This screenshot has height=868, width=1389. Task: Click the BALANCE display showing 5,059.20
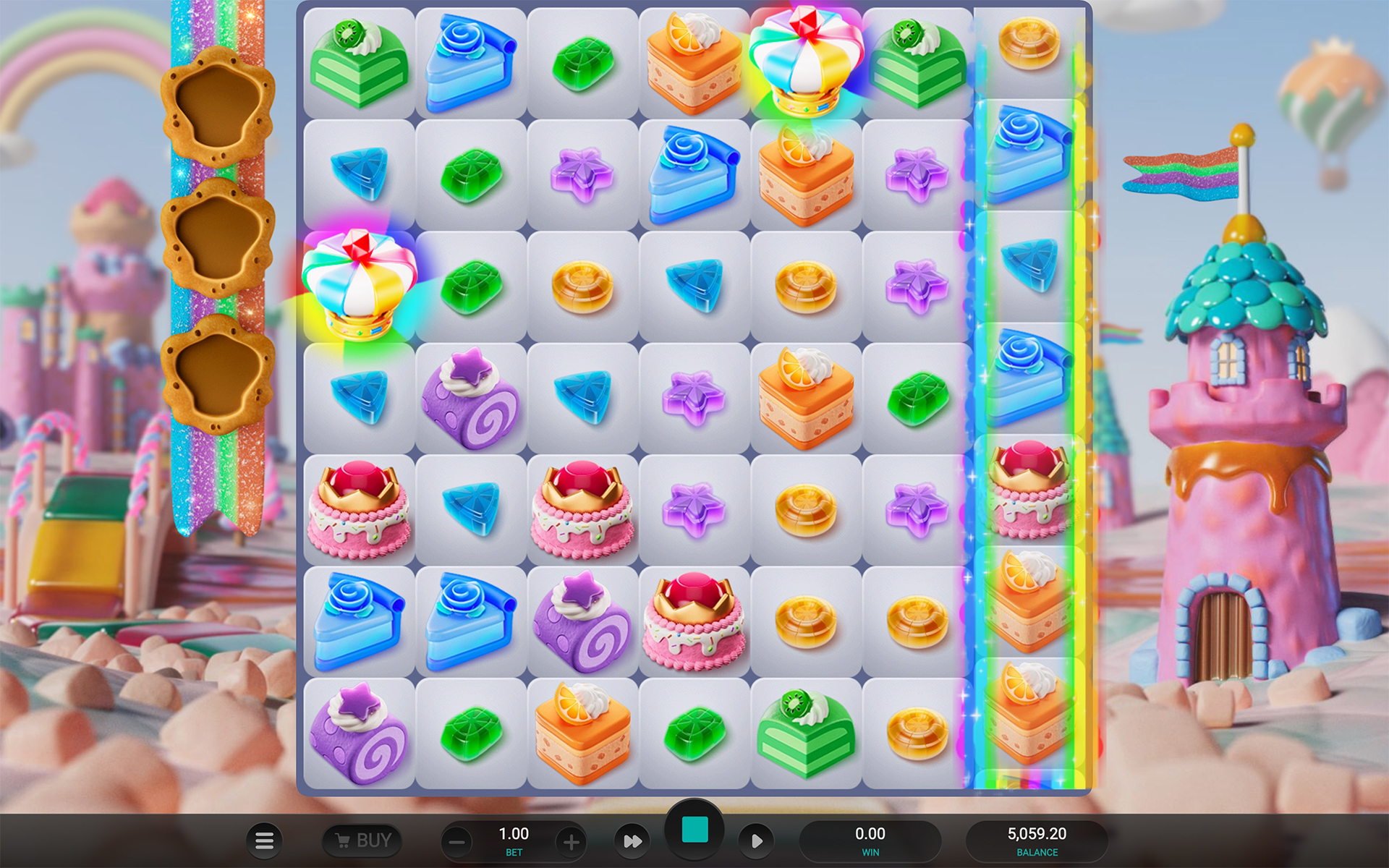pyautogui.click(x=1037, y=839)
